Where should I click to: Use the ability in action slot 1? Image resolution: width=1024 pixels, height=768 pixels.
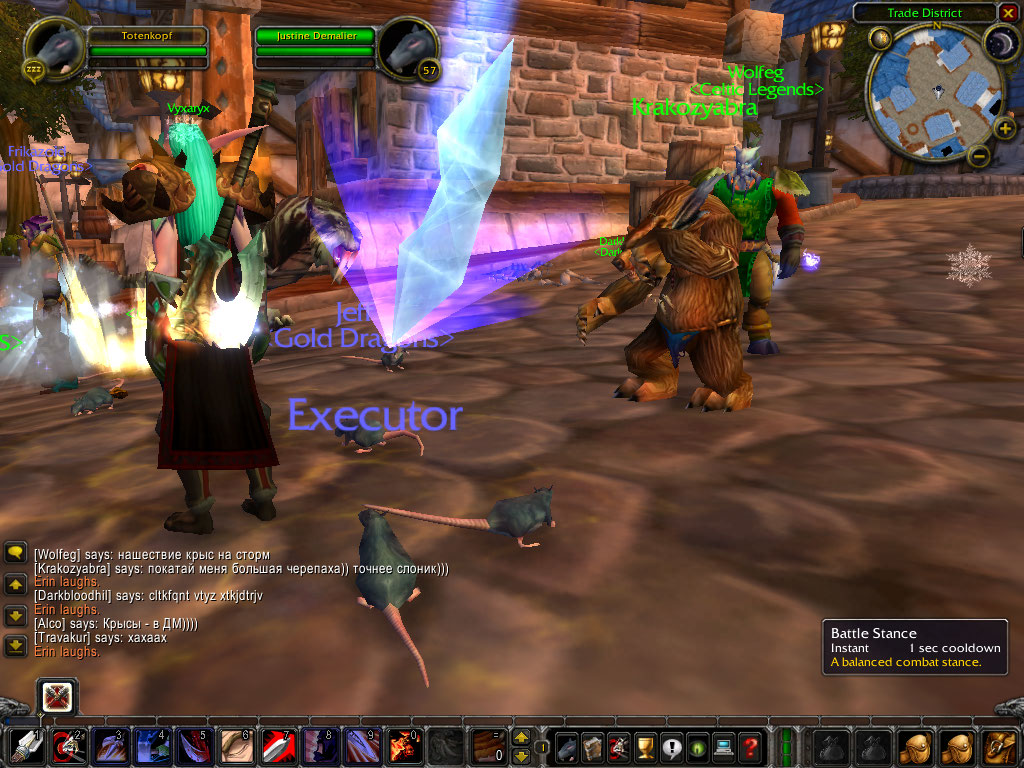26,747
